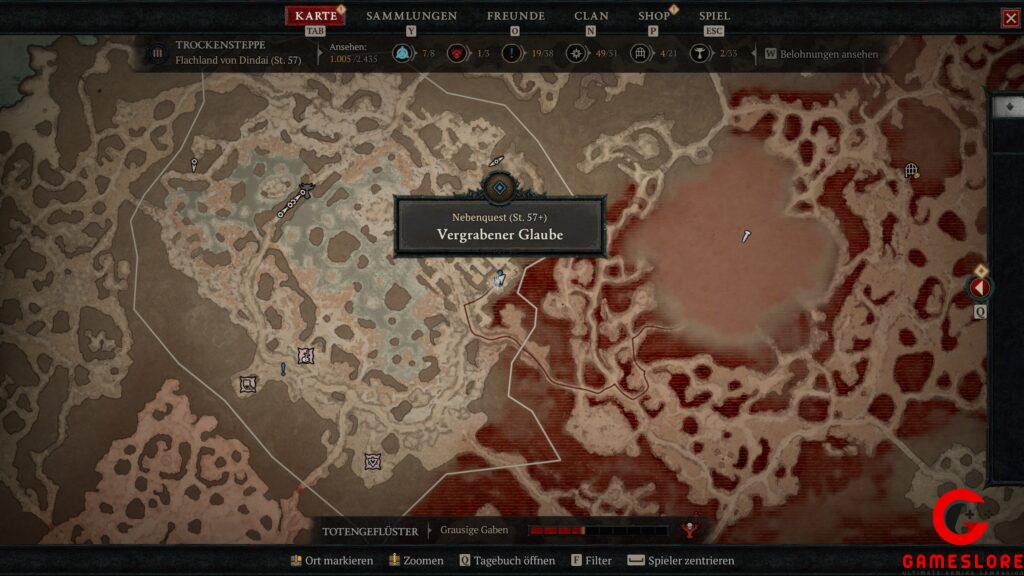Click the waypoint icons counter in Ansehen bar

[x=401, y=54]
